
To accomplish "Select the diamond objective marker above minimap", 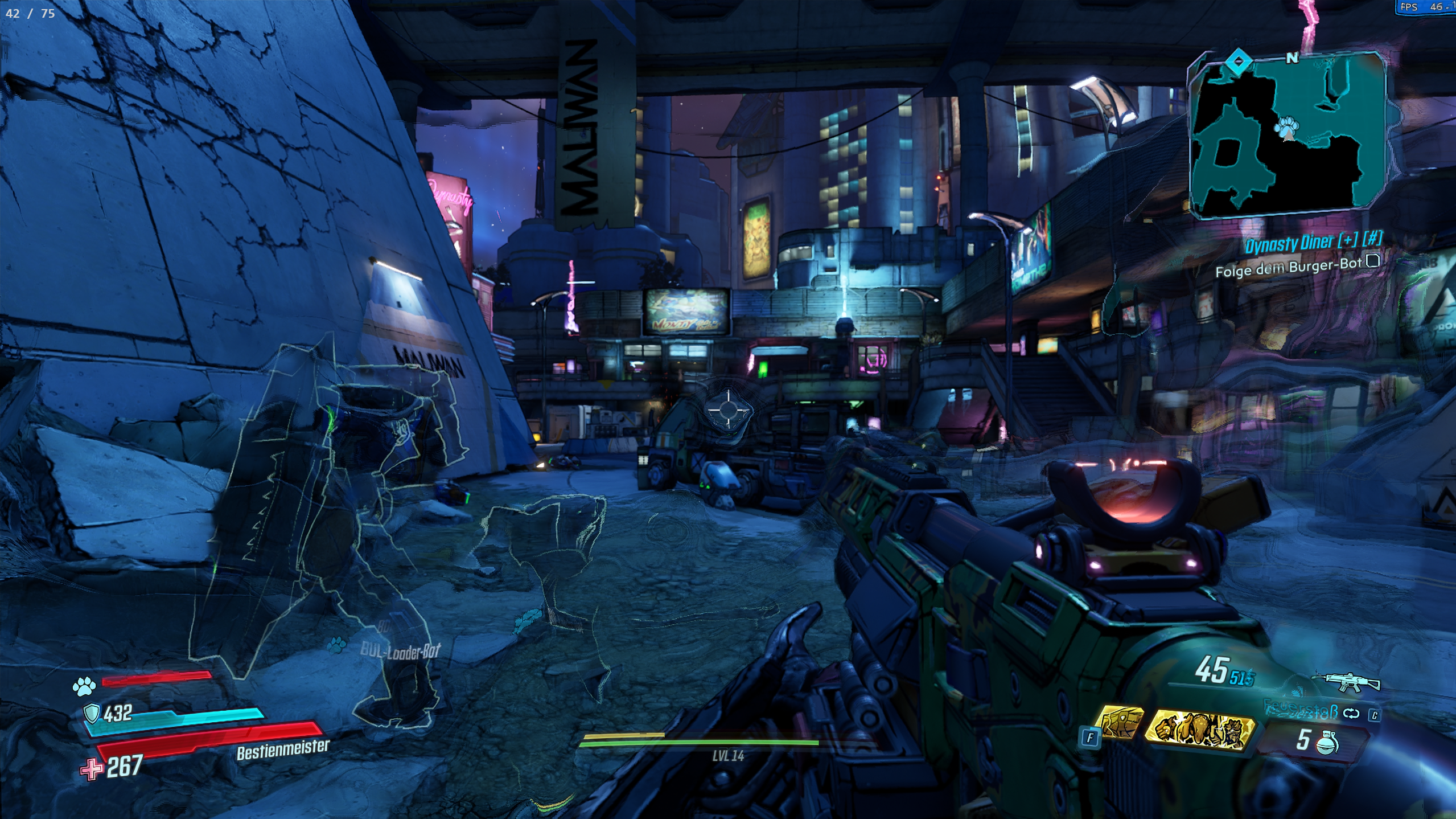I will (1236, 62).
